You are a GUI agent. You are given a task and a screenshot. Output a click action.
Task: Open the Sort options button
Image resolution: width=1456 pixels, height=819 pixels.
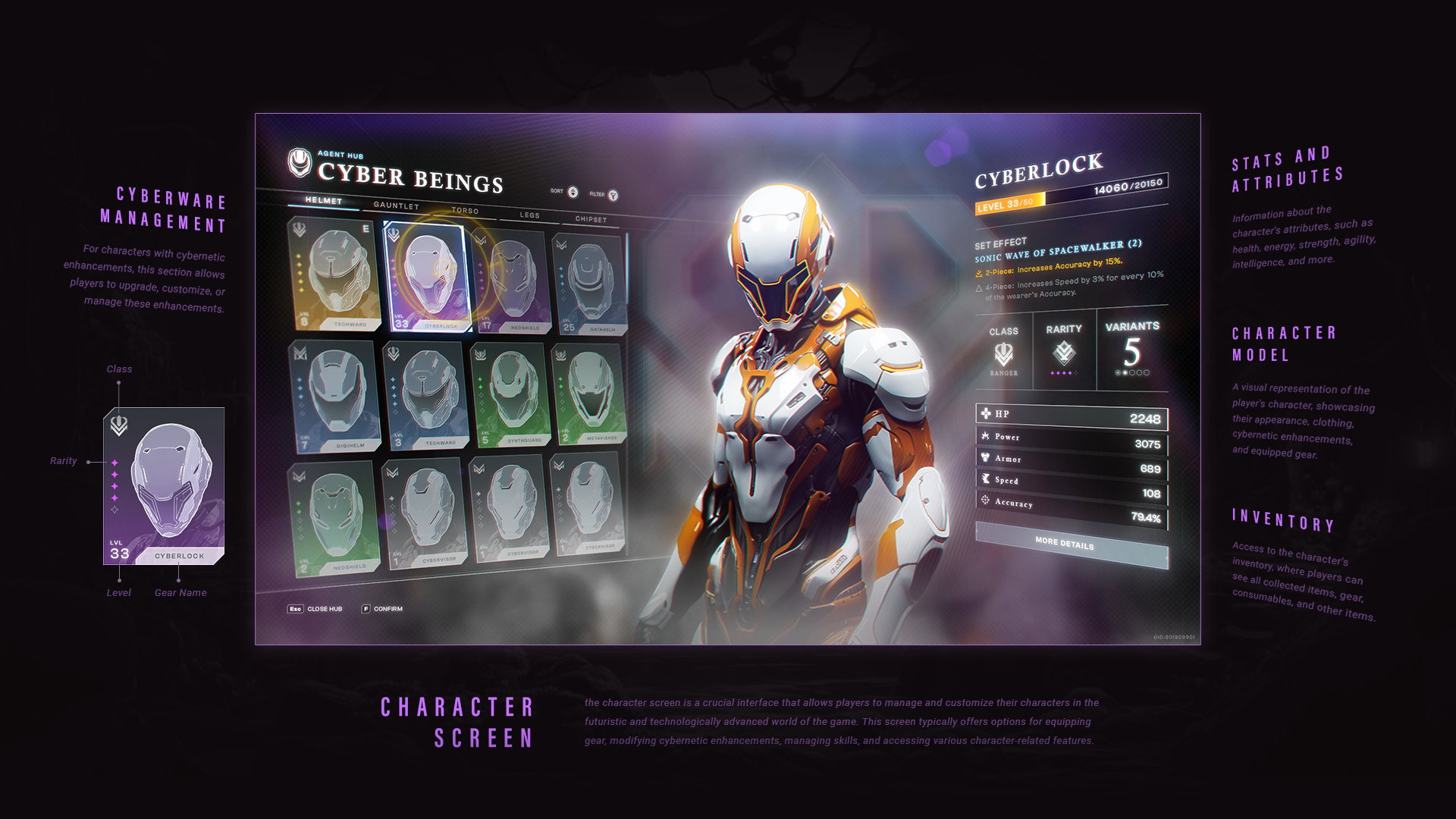(x=573, y=192)
